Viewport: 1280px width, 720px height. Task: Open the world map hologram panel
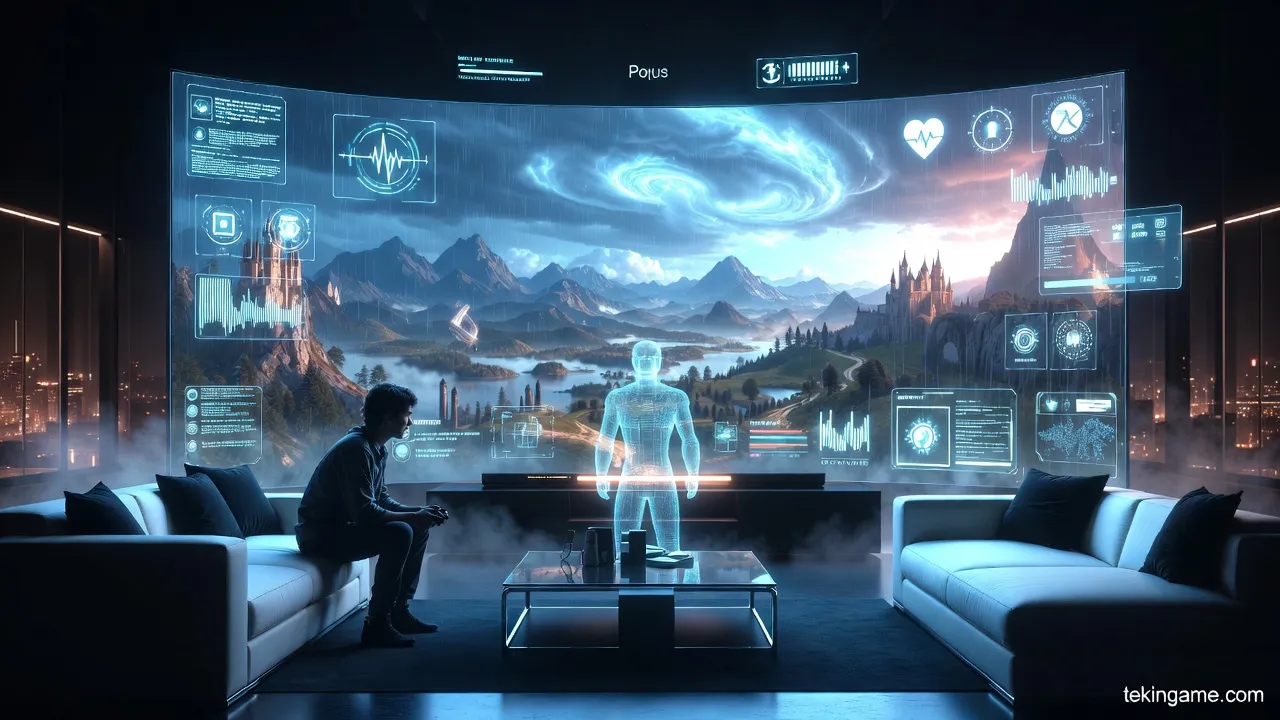[x=1075, y=432]
